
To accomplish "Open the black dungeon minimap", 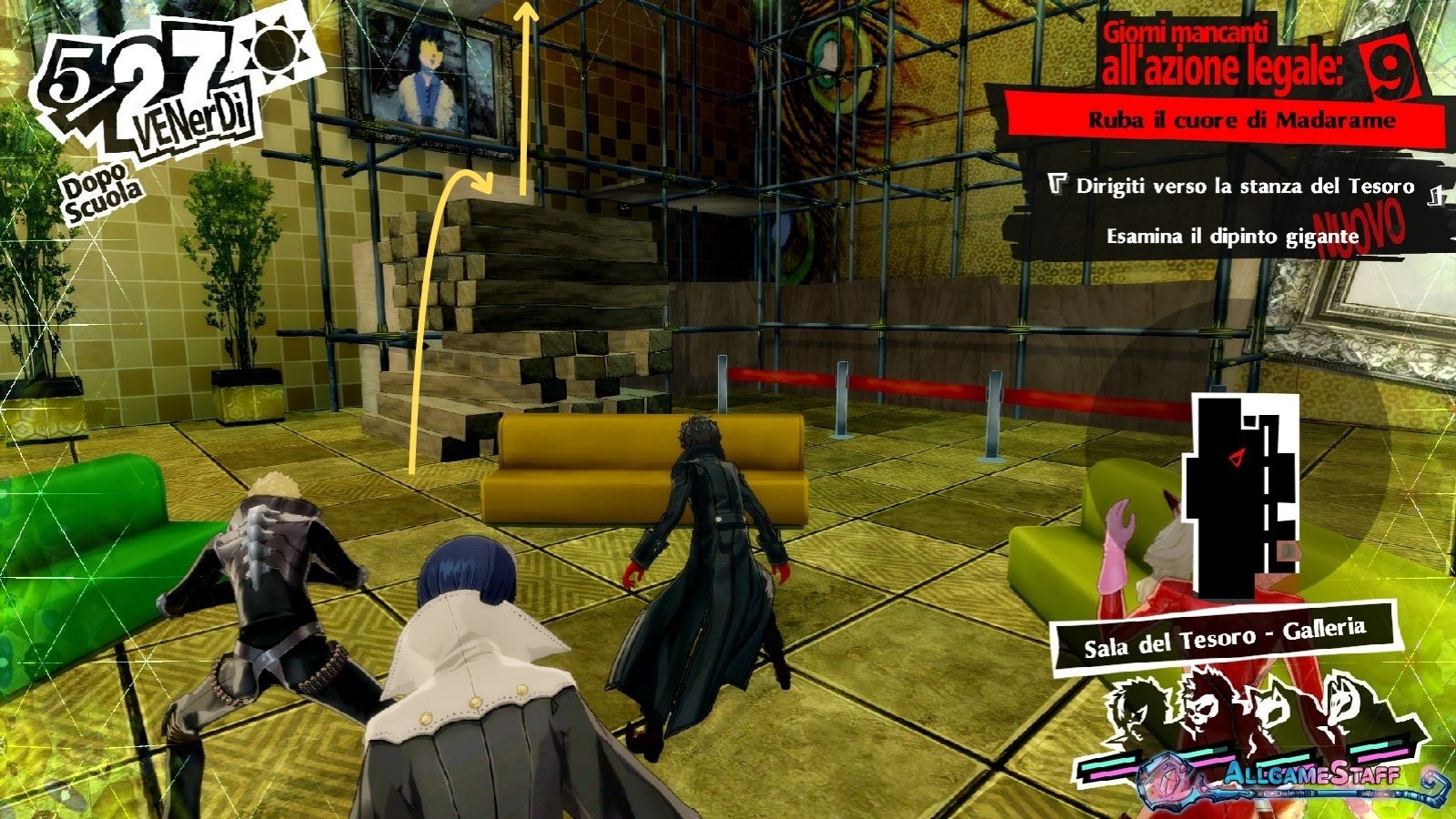I will coord(1241,491).
